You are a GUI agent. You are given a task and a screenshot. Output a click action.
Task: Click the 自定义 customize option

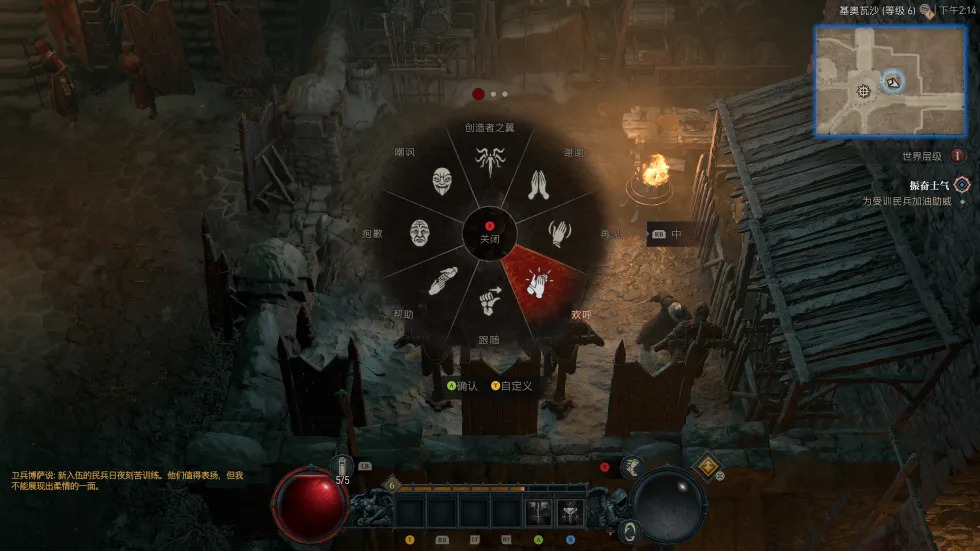512,386
